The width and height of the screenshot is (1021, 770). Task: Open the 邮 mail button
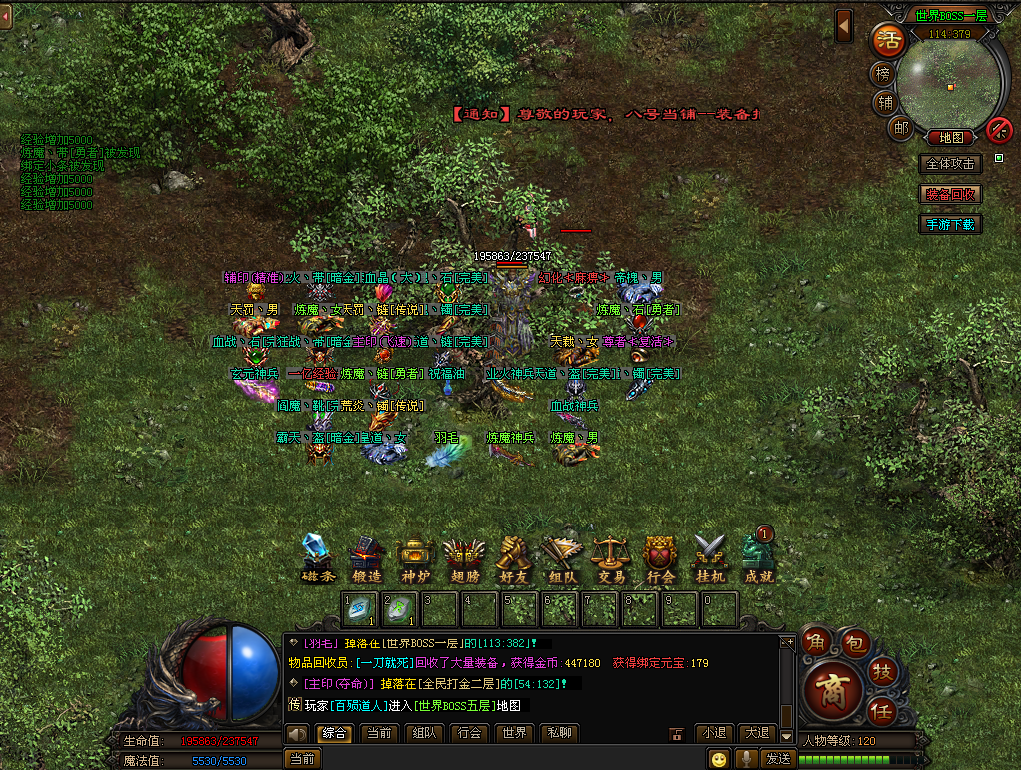(x=901, y=127)
